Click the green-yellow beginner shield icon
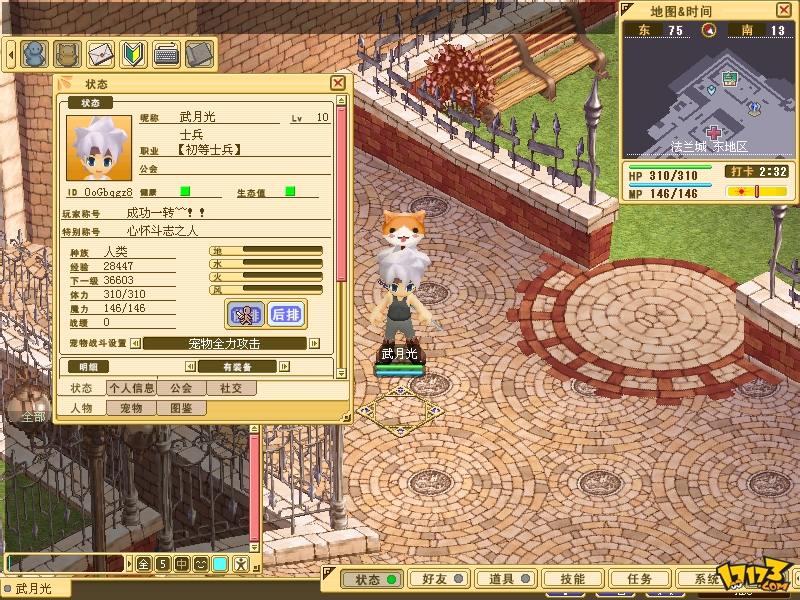Screen dimensions: 800x600 coord(133,53)
